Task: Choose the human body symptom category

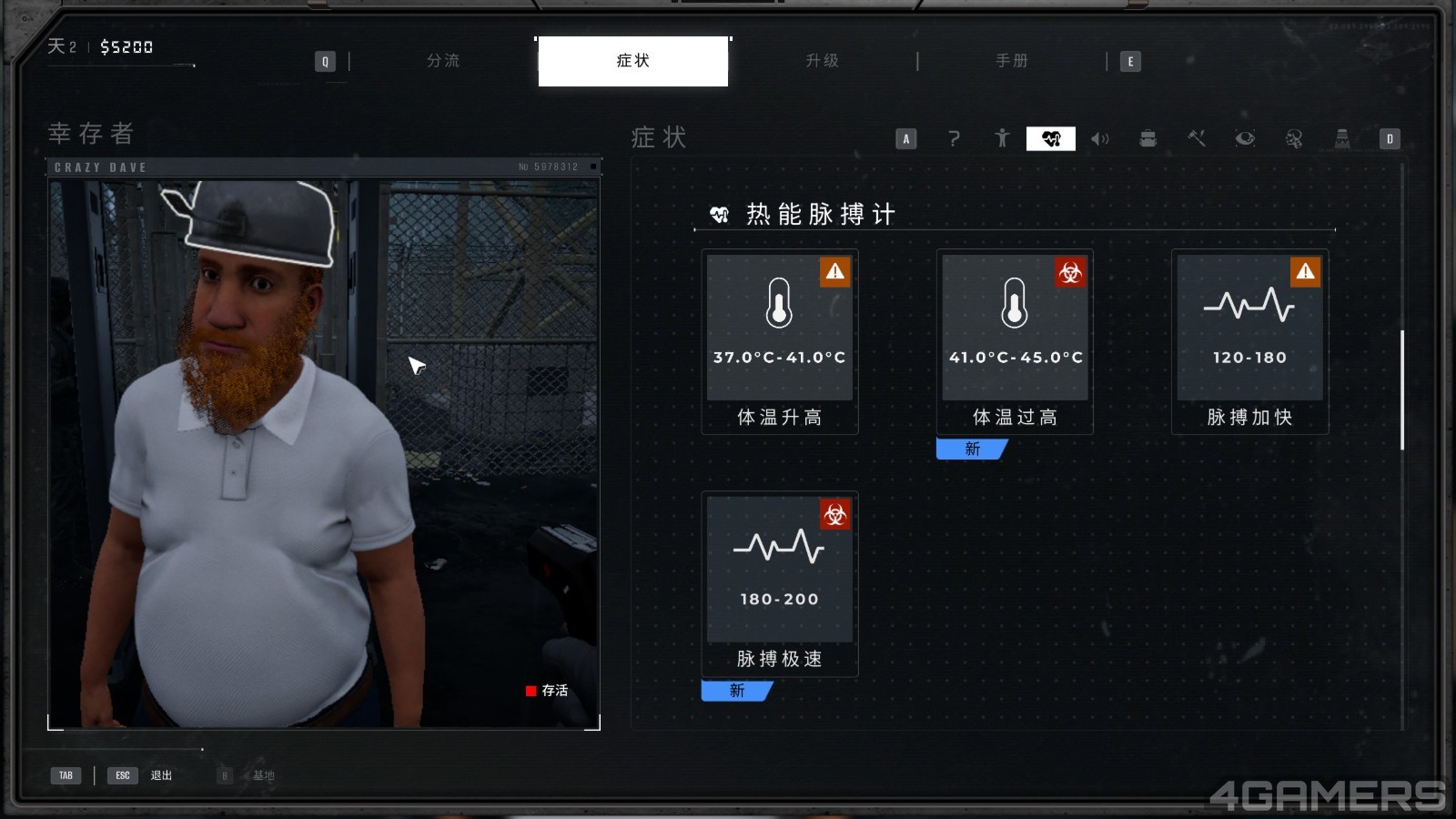Action: tap(1002, 138)
